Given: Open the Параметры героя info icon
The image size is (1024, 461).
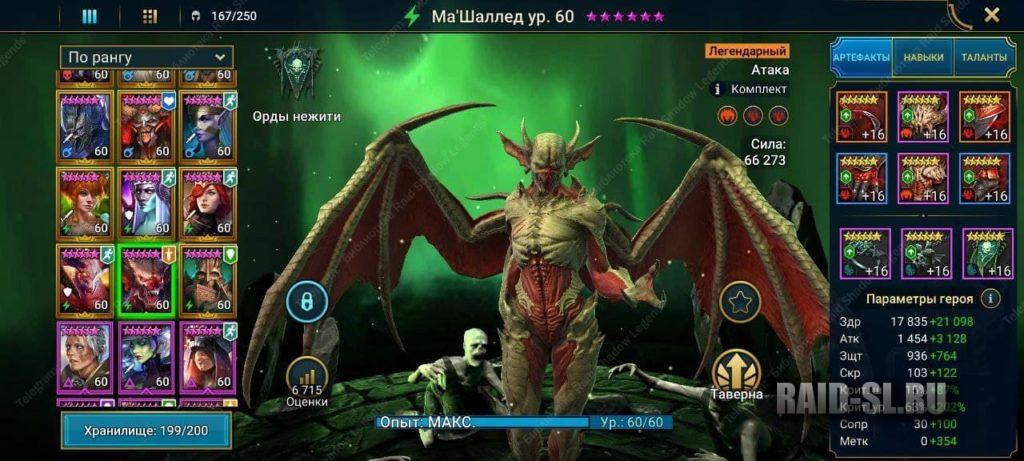Looking at the screenshot, I should (x=990, y=298).
